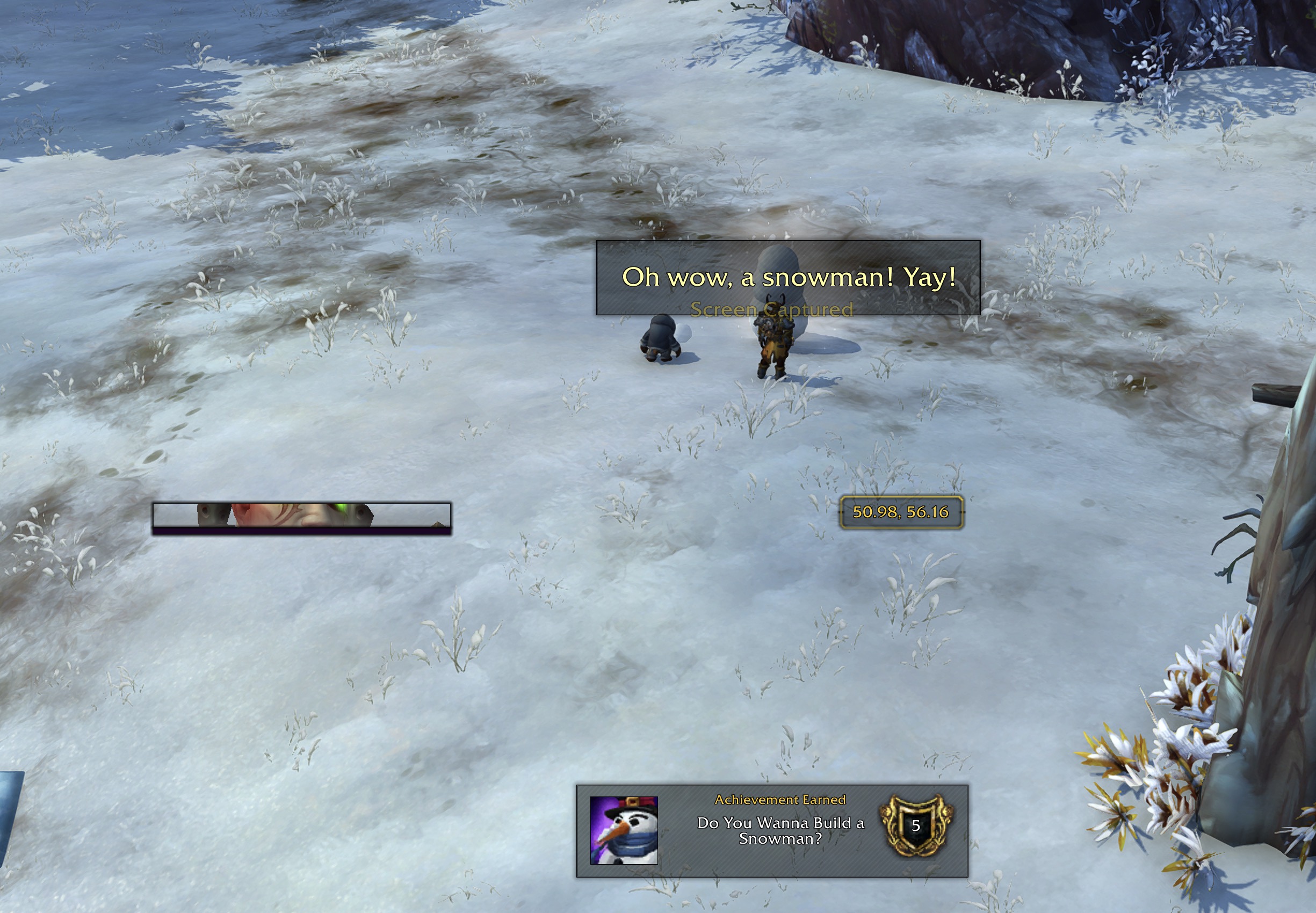
Task: Select the character portrait frame bar
Action: pyautogui.click(x=301, y=518)
